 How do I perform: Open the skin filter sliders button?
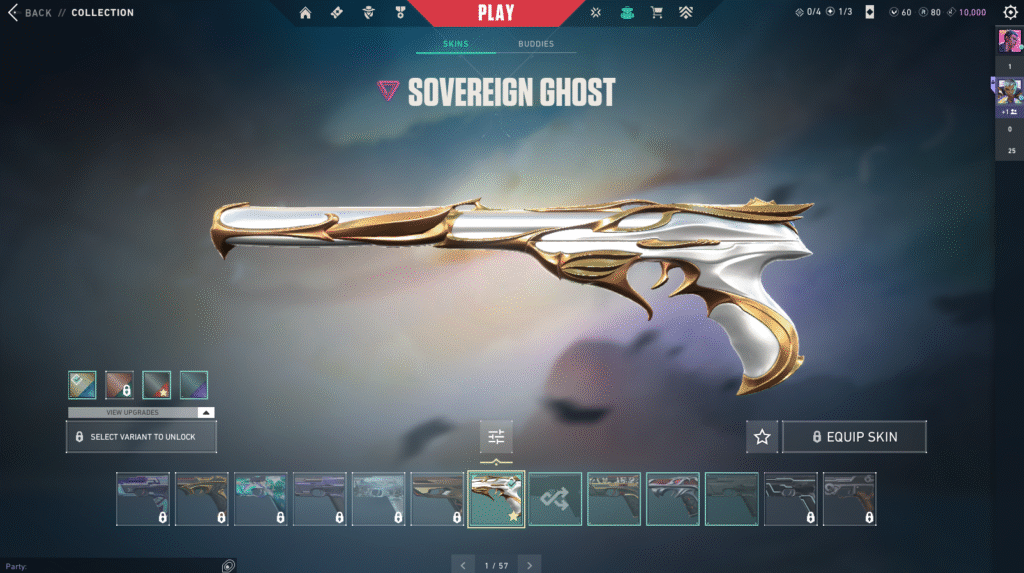[495, 437]
